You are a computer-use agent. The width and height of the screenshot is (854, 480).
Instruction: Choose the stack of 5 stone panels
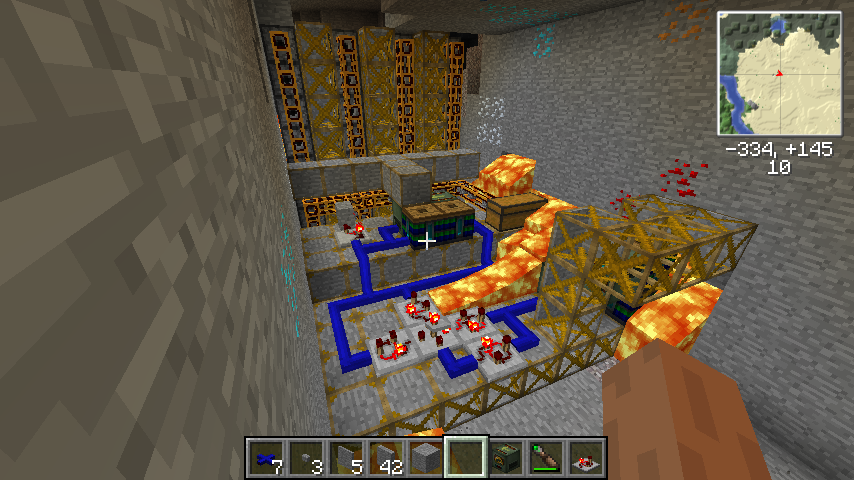click(345, 458)
